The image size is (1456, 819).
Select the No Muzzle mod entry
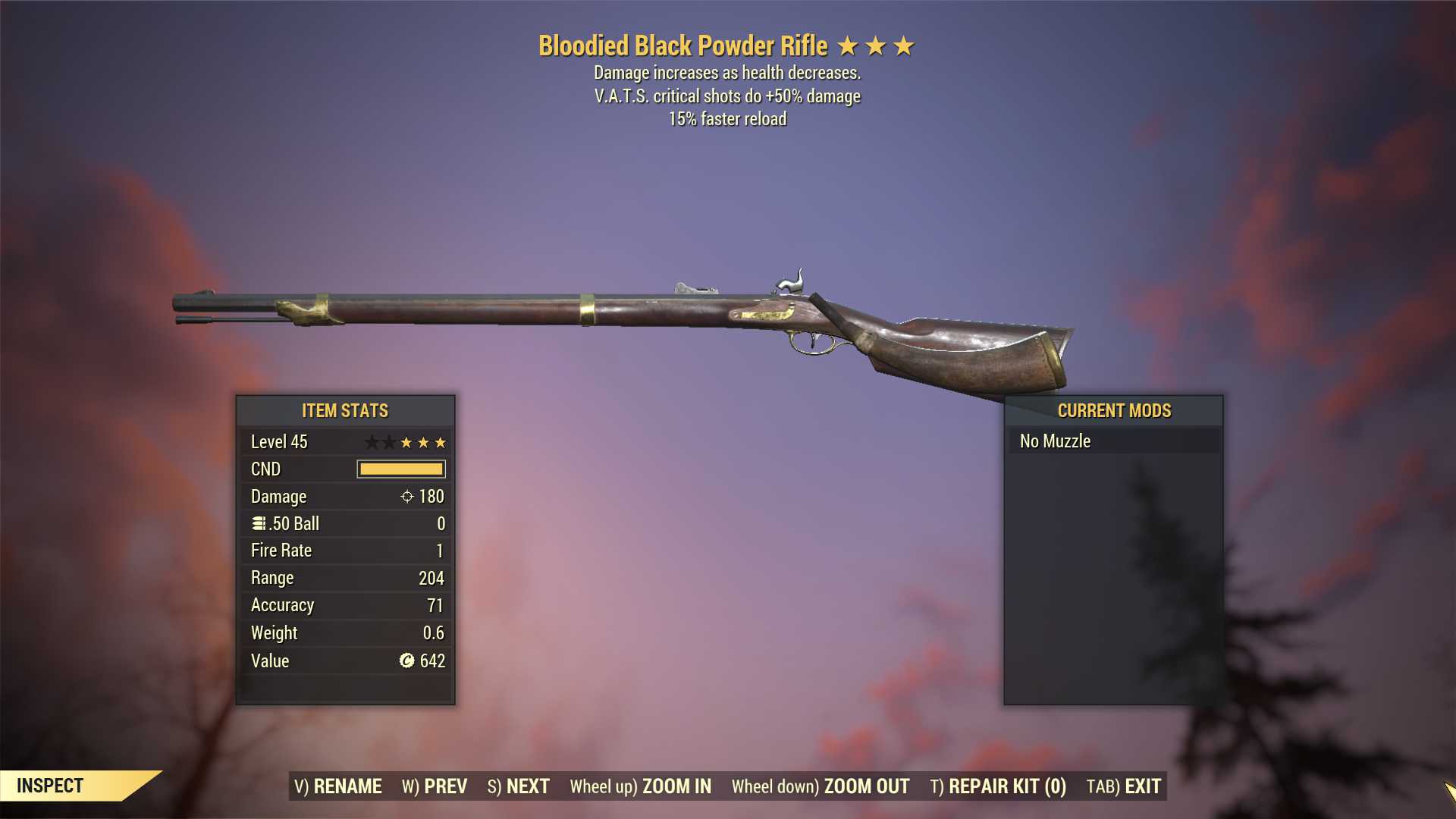click(x=1114, y=441)
